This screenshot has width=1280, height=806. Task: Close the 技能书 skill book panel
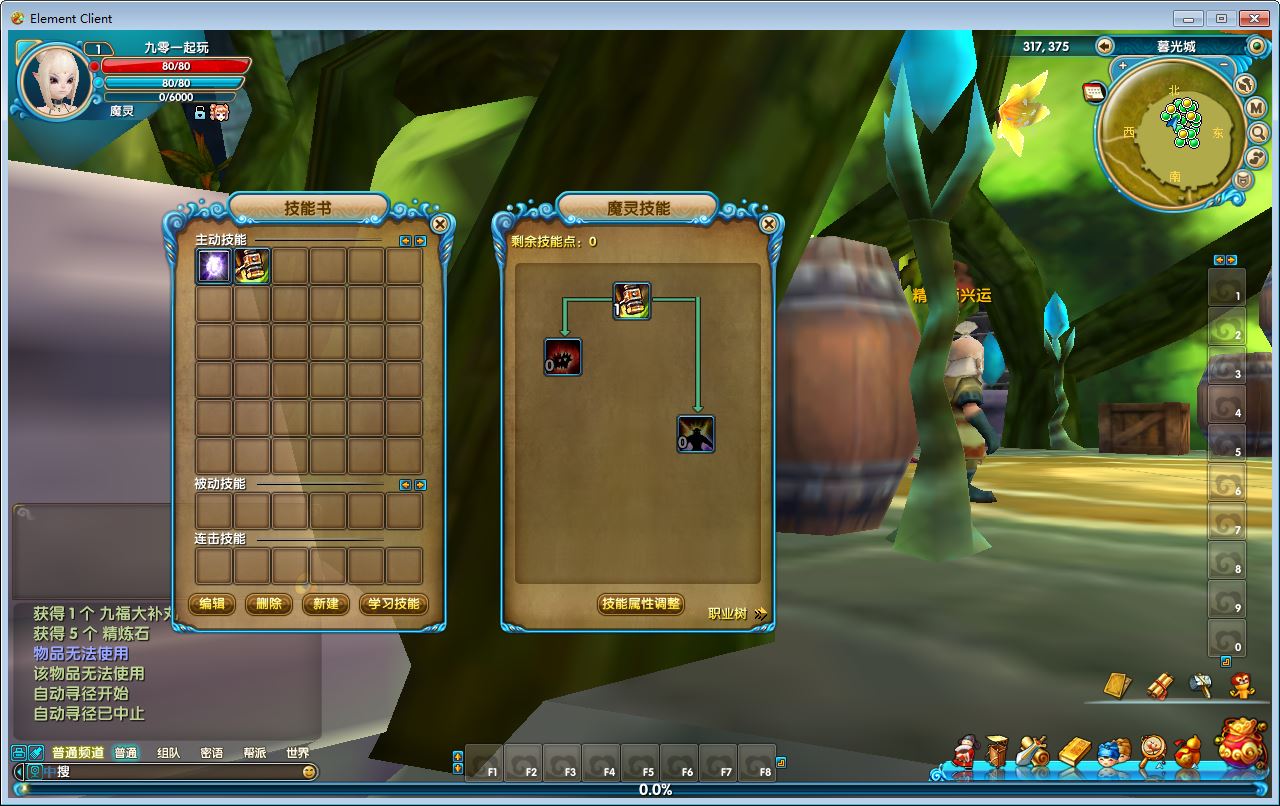tap(439, 224)
